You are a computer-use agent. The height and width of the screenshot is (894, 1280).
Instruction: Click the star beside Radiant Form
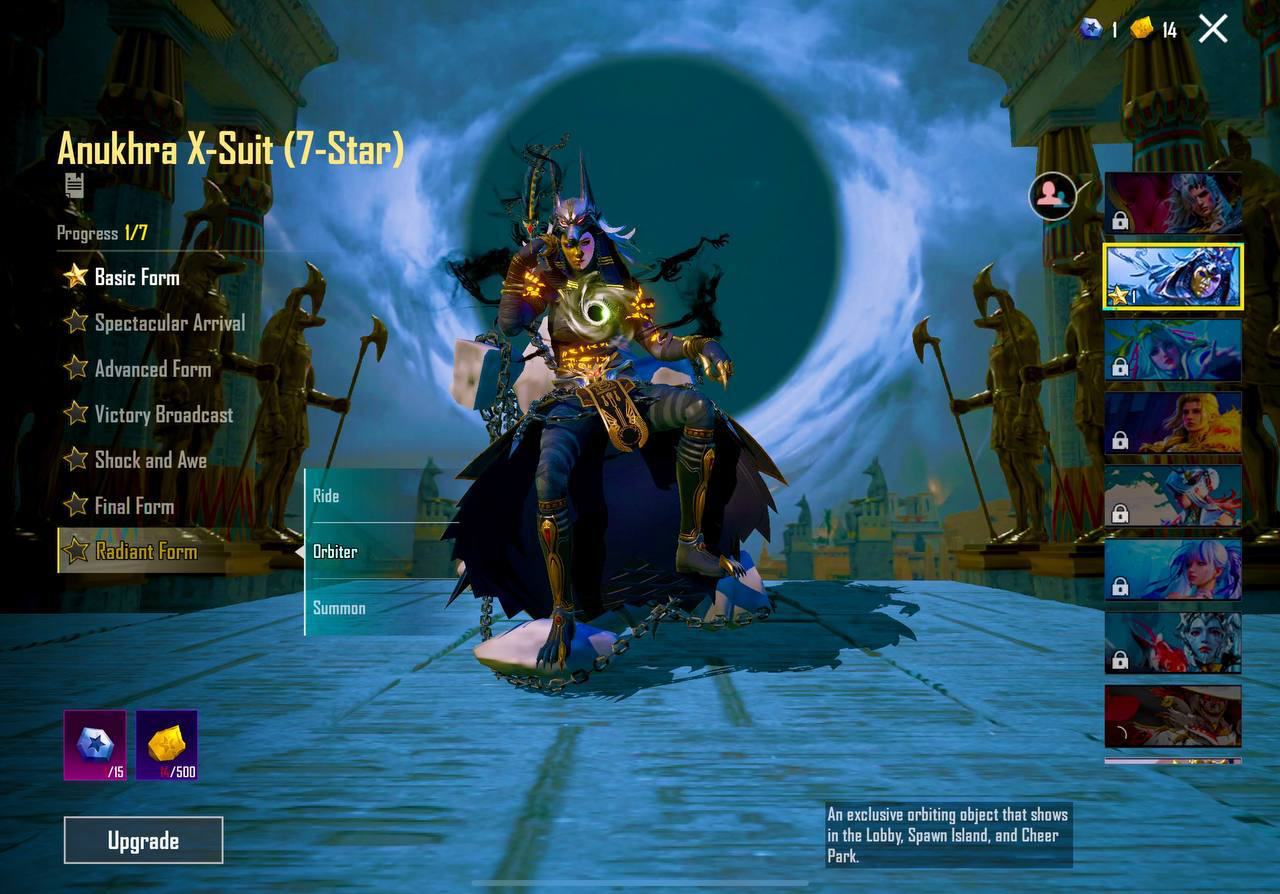point(73,550)
